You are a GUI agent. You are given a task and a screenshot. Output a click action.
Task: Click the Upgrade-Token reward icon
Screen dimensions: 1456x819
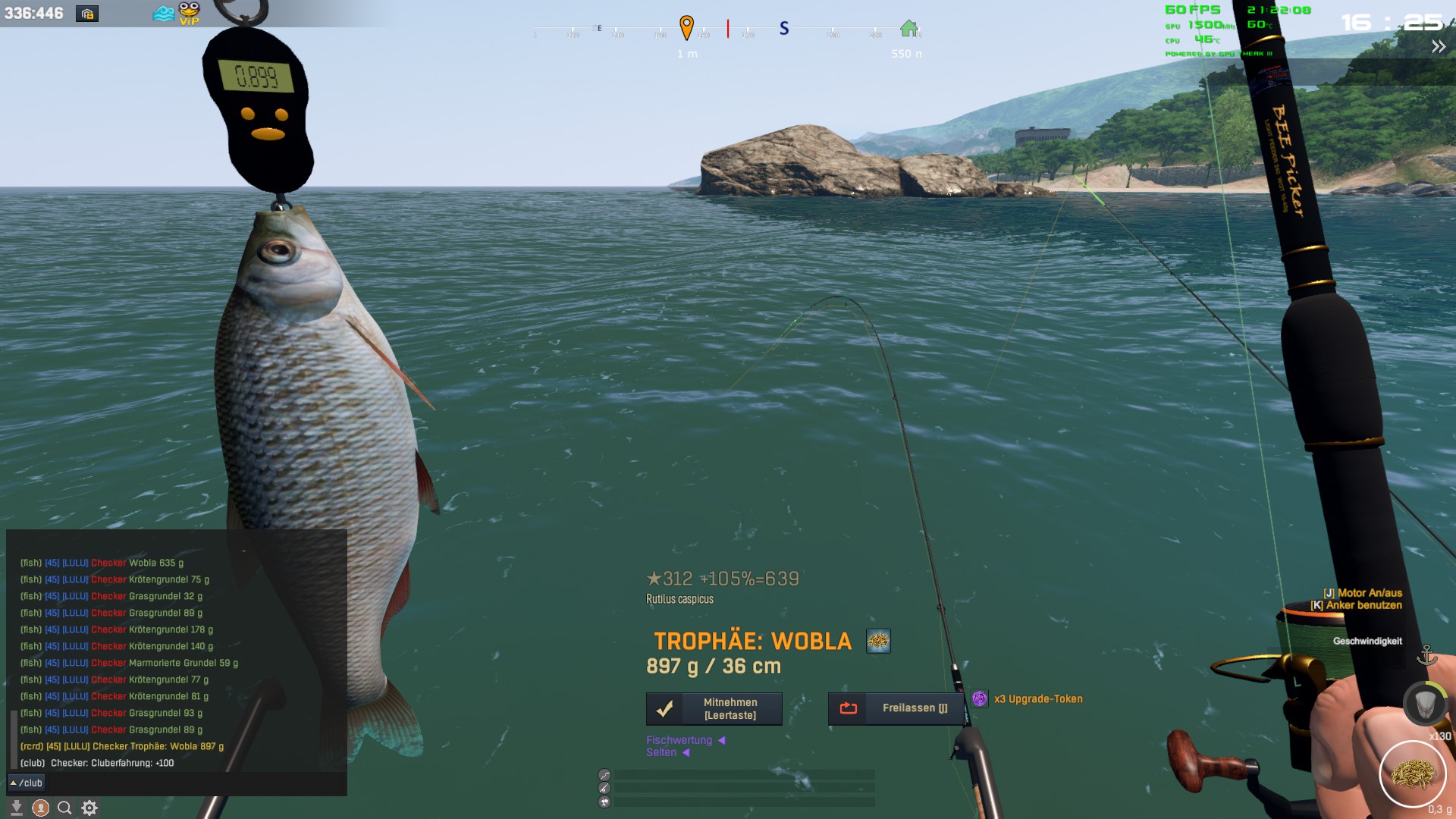click(x=980, y=699)
